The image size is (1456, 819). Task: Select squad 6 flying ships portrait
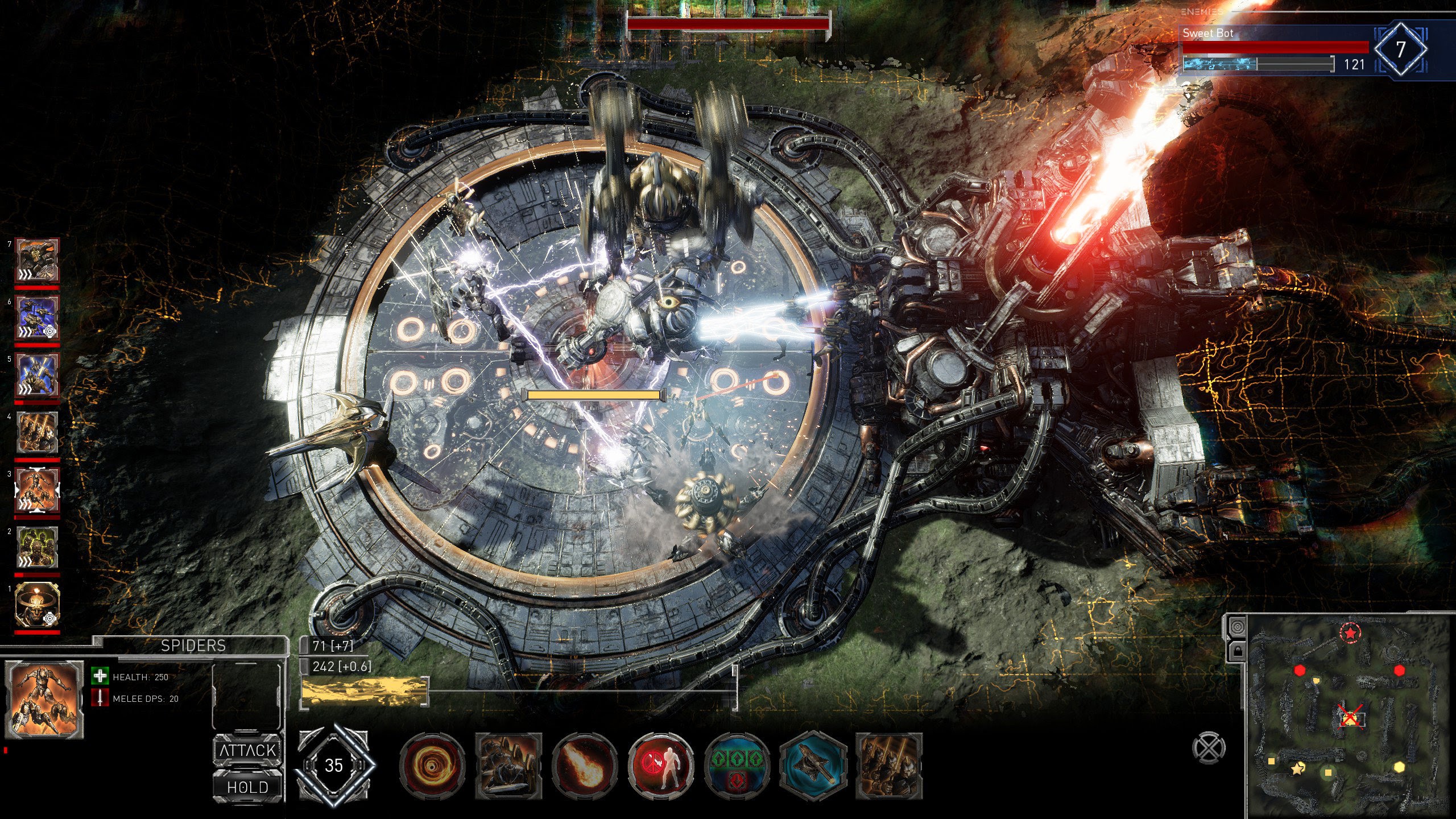click(37, 318)
